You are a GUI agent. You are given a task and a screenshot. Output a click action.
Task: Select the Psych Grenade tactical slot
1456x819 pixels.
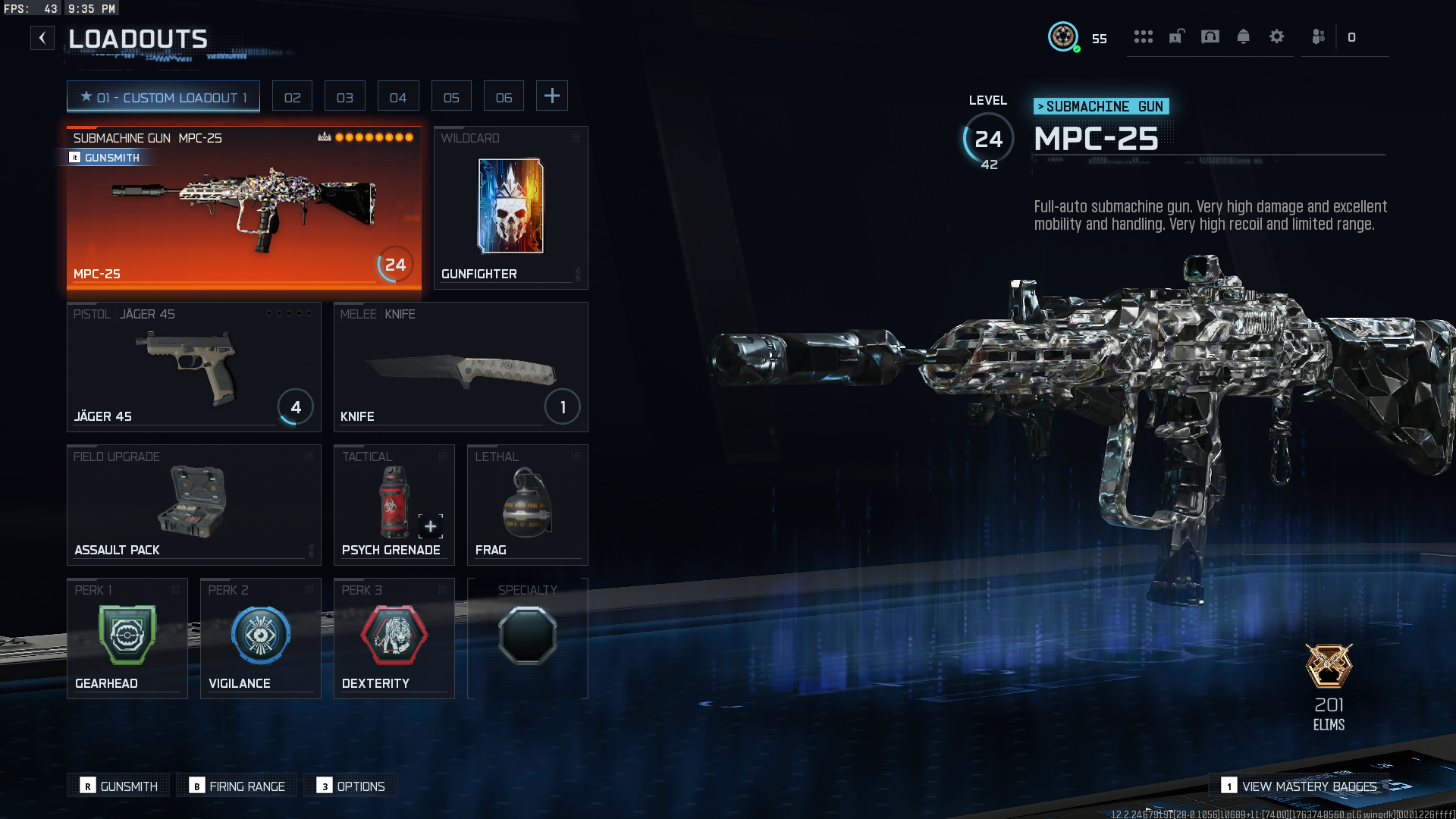coord(394,505)
